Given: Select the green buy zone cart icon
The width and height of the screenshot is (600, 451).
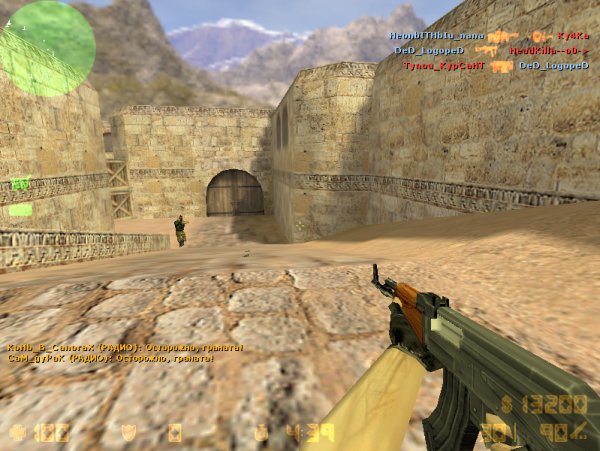Looking at the screenshot, I should pos(20,184).
